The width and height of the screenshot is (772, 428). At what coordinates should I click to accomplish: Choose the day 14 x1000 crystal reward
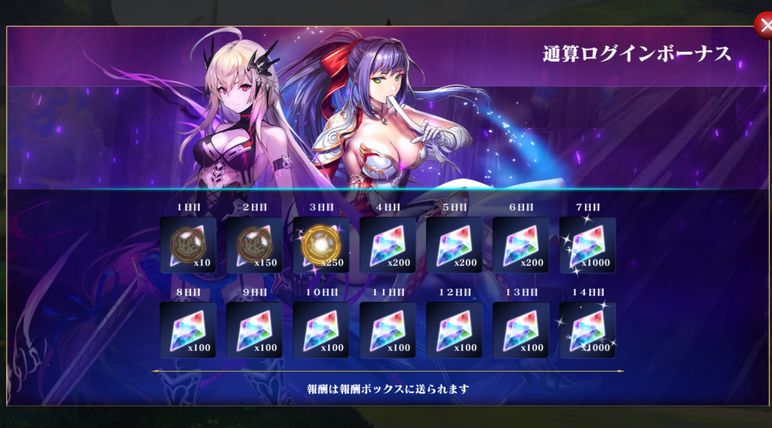(587, 330)
